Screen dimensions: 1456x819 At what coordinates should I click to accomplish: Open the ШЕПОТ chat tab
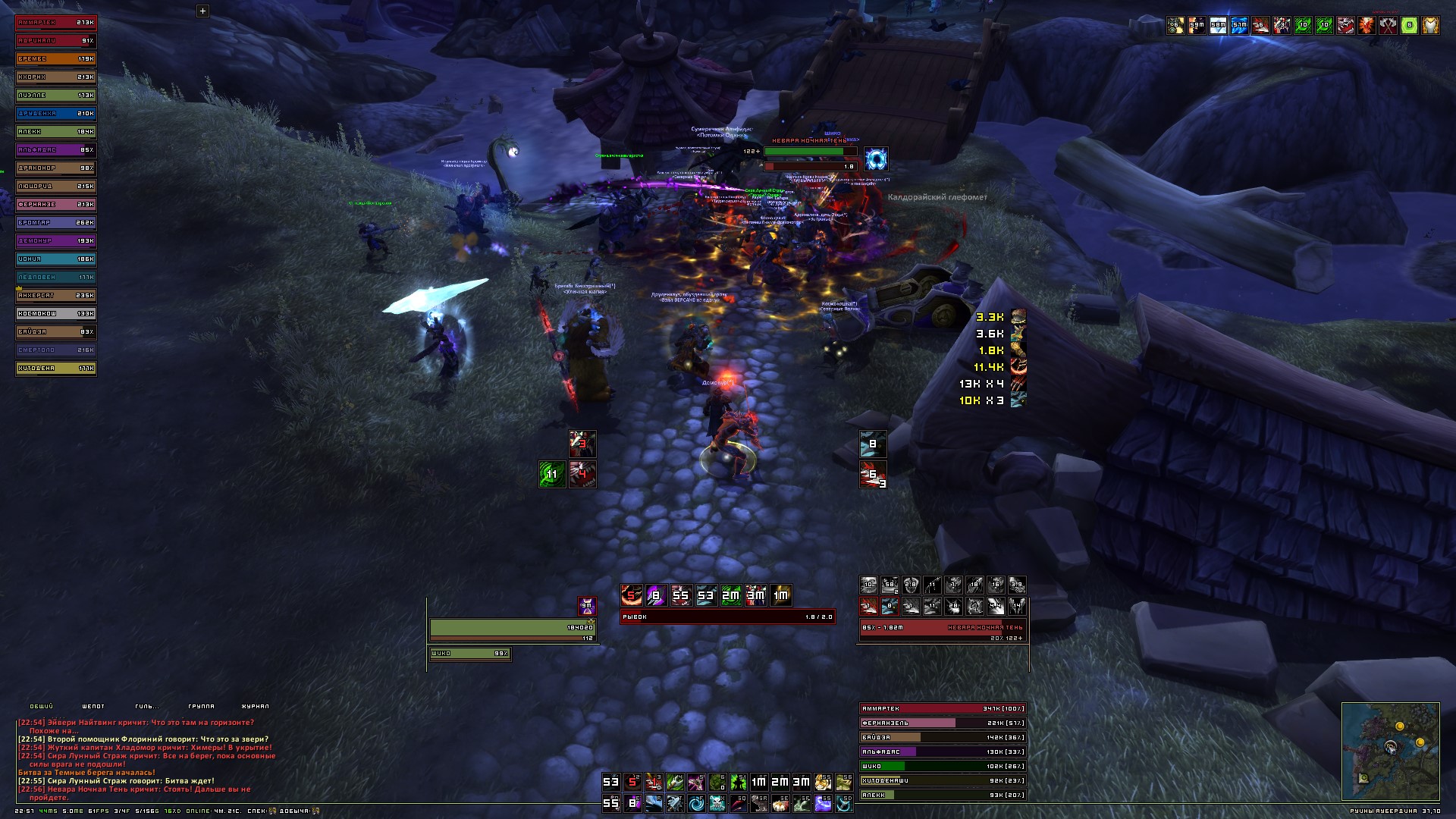pos(93,707)
